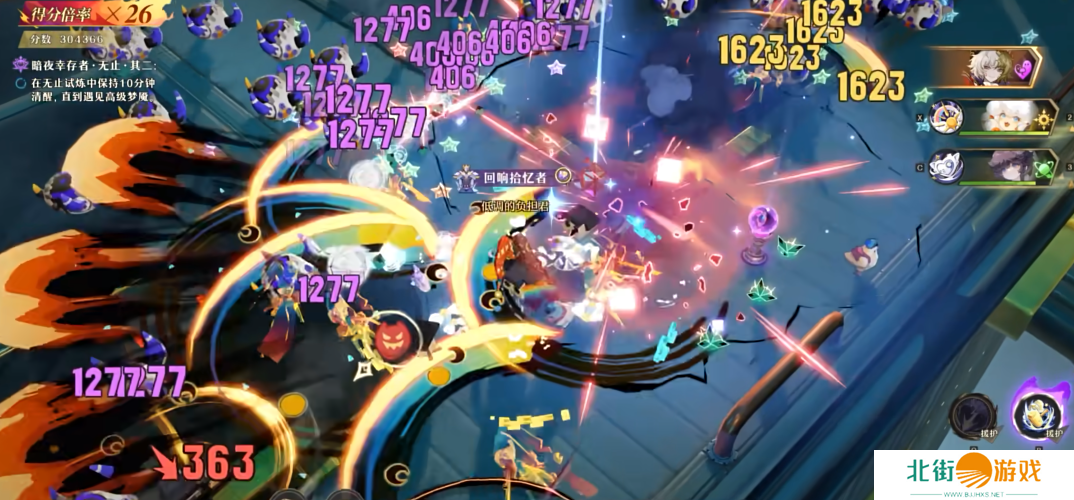Trigger the dark arrow 援护 assist skill
Screen dimensions: 1074x500
972,414
